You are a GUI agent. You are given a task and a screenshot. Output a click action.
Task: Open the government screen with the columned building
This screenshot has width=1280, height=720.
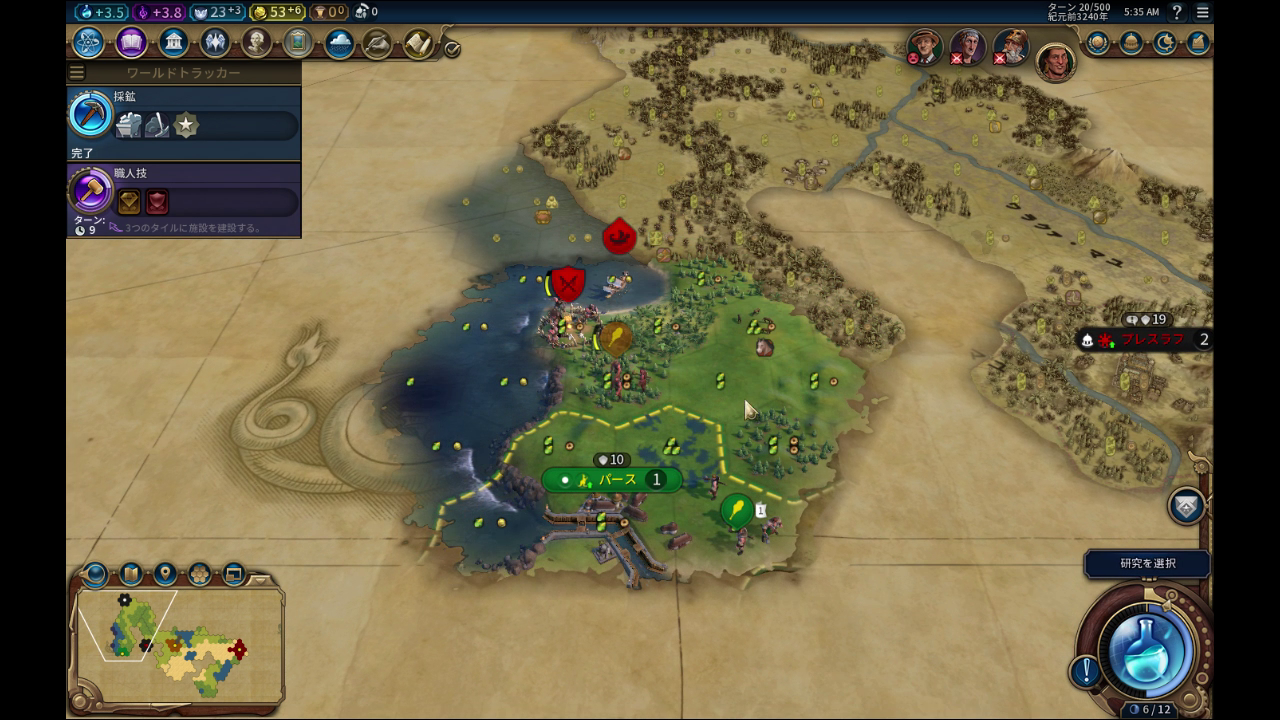point(173,43)
